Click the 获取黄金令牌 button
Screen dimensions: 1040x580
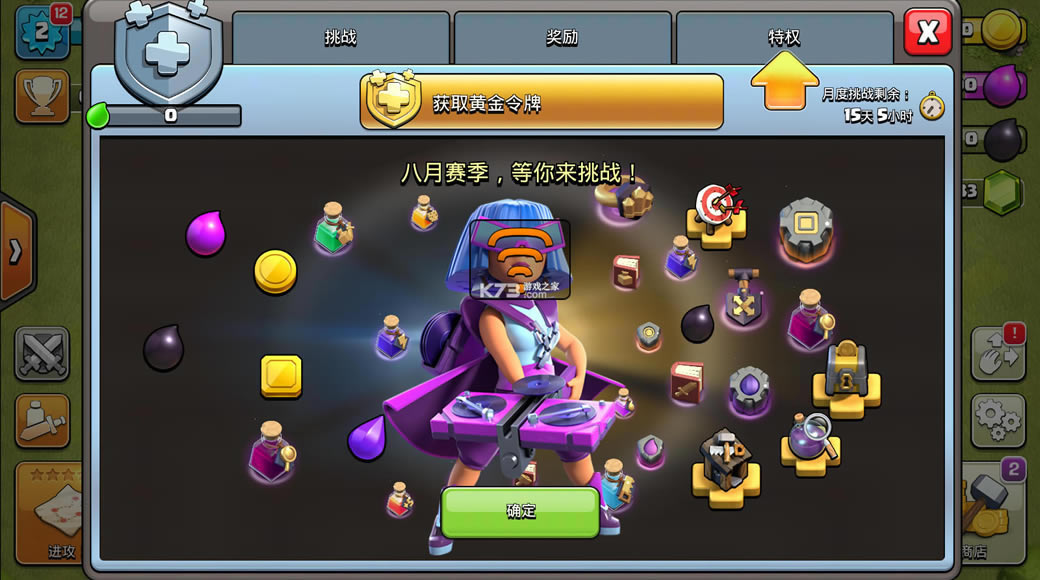(541, 102)
